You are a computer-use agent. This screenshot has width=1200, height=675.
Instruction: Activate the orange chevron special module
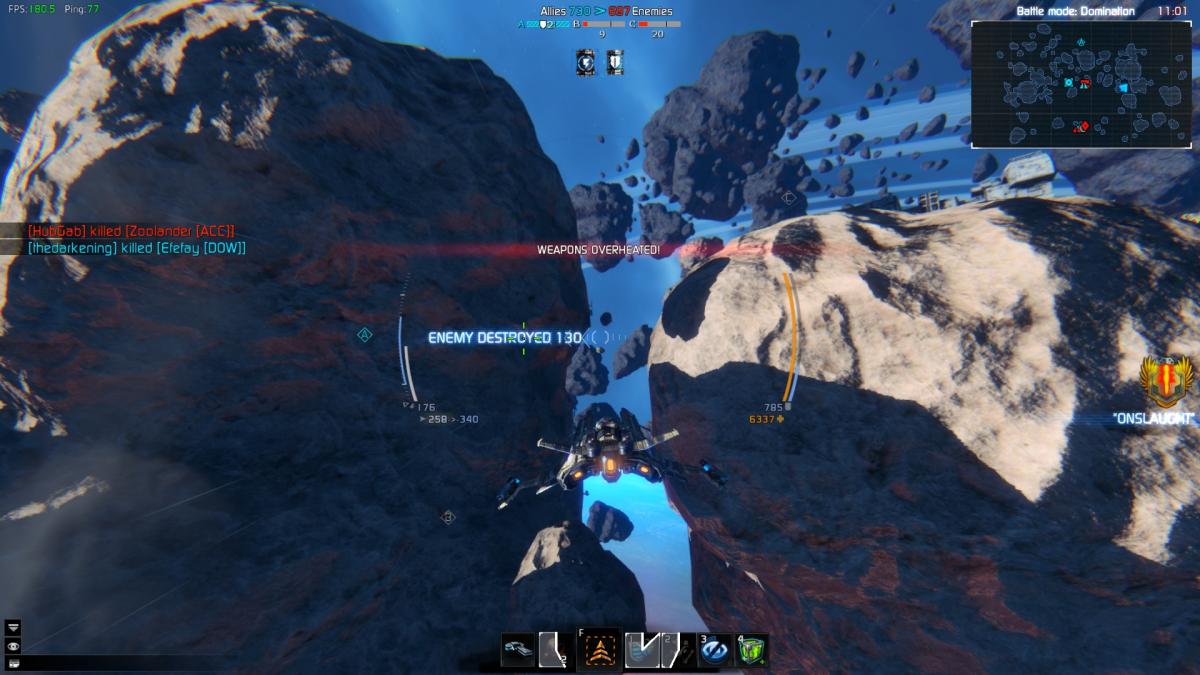pos(600,650)
